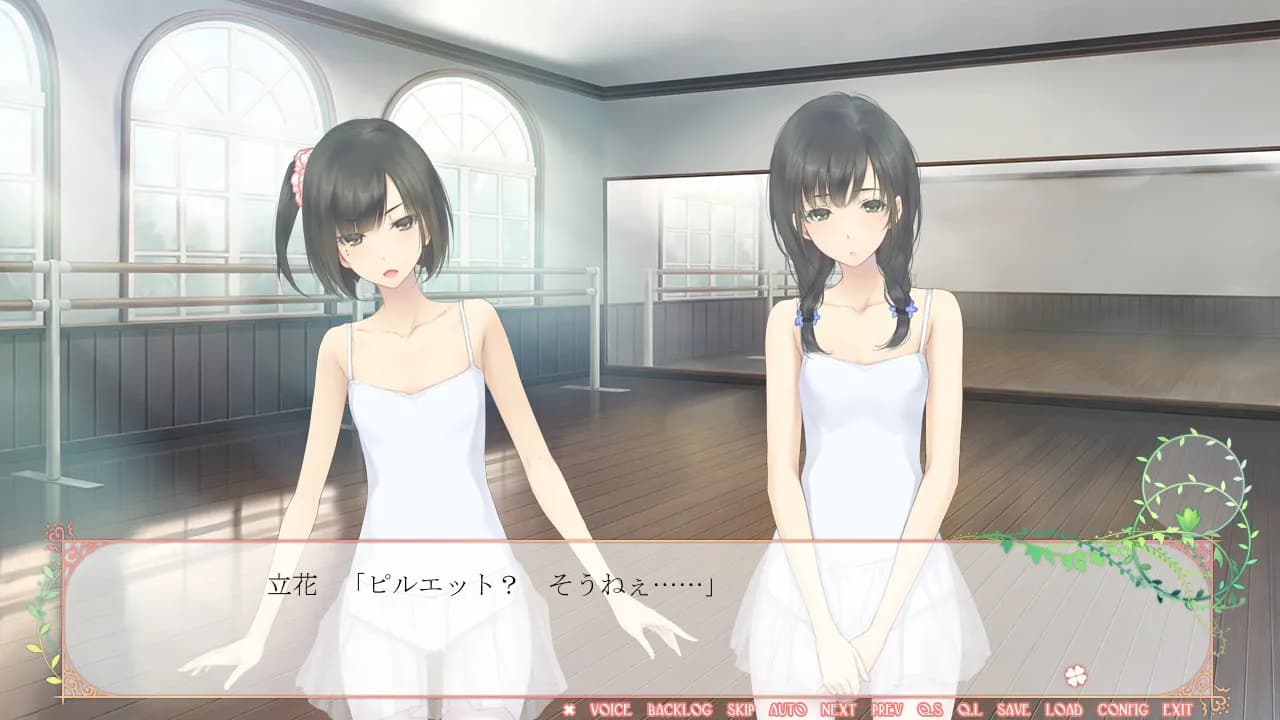
Task: Click the pink flower advance-text icon
Action: click(1076, 675)
